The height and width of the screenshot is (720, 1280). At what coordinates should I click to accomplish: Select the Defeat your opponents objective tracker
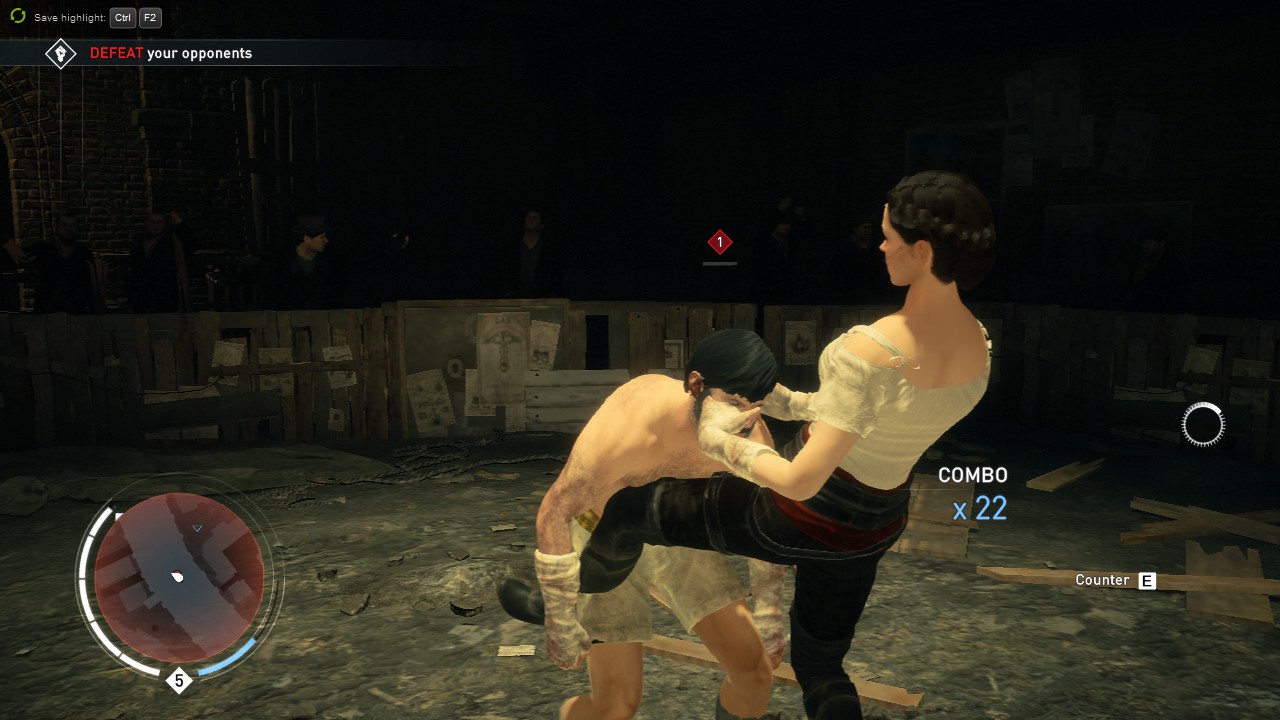point(171,53)
